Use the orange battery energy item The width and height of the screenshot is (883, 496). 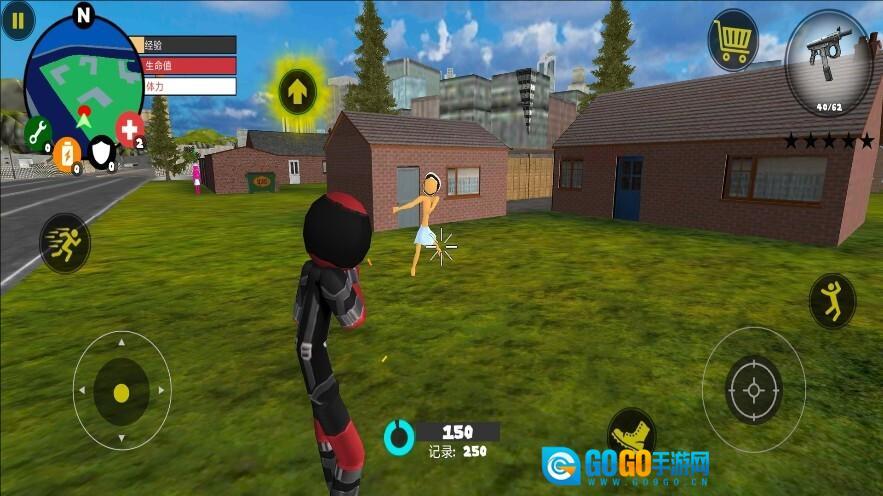pyautogui.click(x=67, y=152)
